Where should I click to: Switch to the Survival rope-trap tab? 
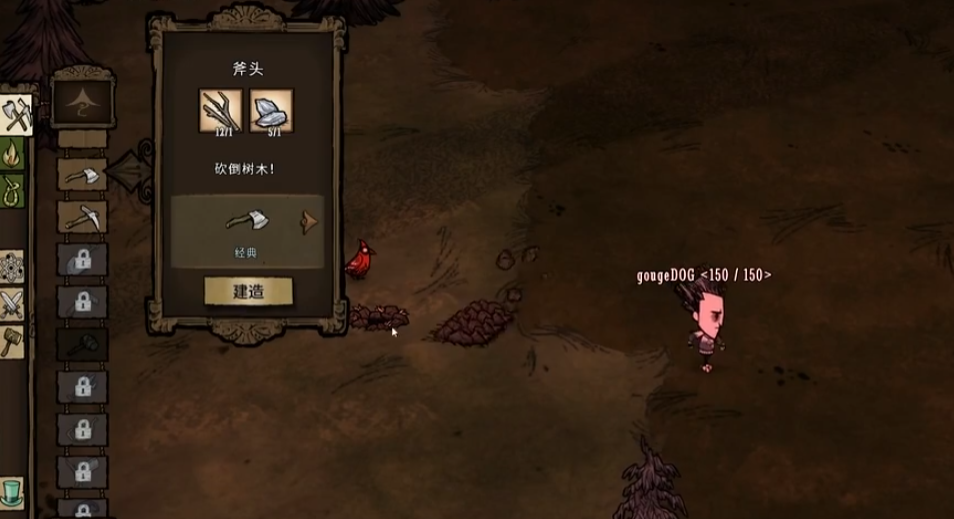coord(13,190)
